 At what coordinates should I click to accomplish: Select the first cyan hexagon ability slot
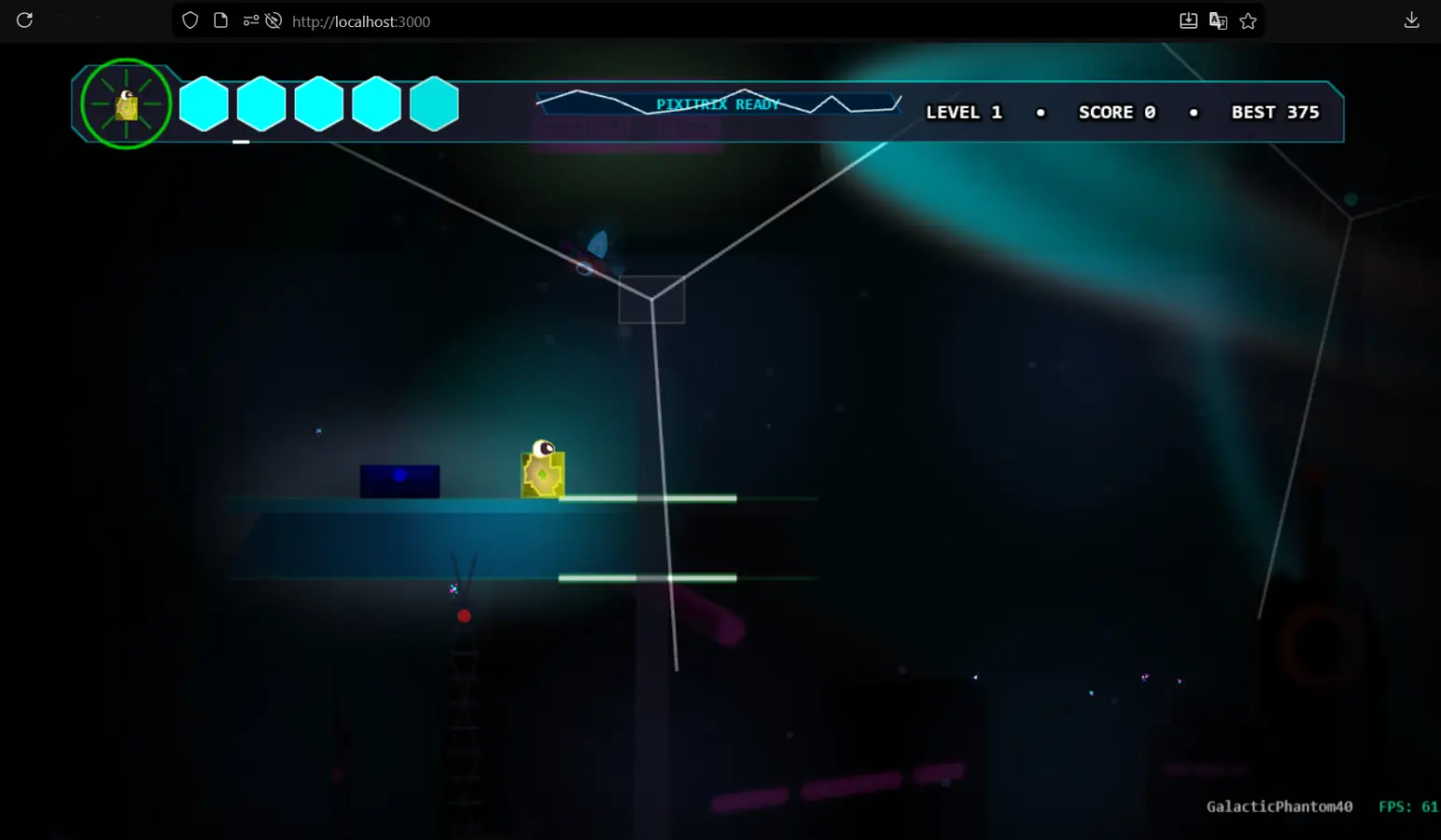tap(204, 104)
